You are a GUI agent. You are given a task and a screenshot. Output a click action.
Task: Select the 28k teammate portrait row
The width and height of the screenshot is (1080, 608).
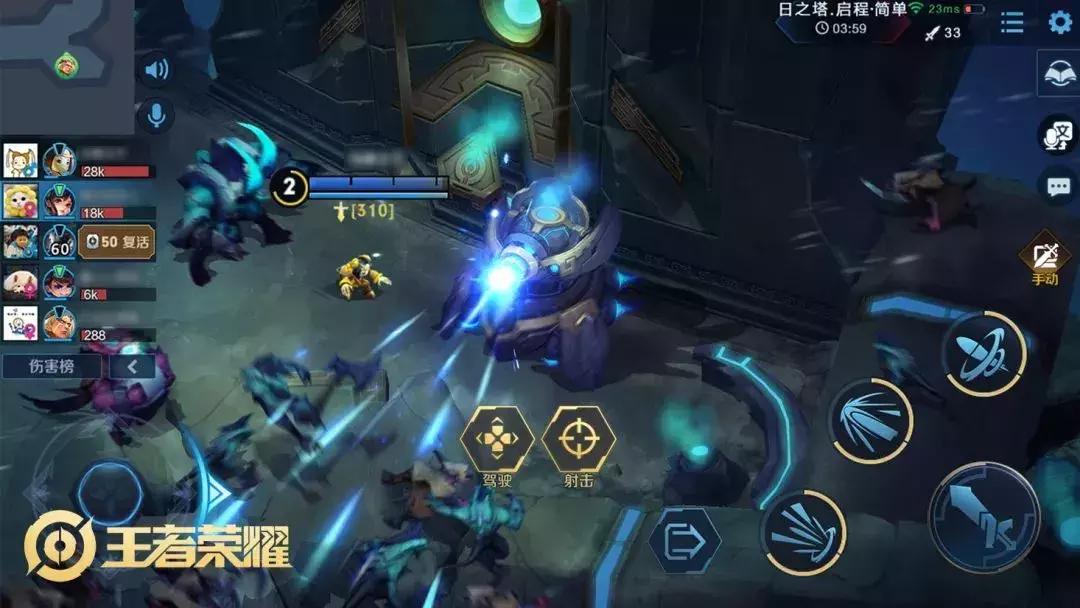[x=78, y=161]
